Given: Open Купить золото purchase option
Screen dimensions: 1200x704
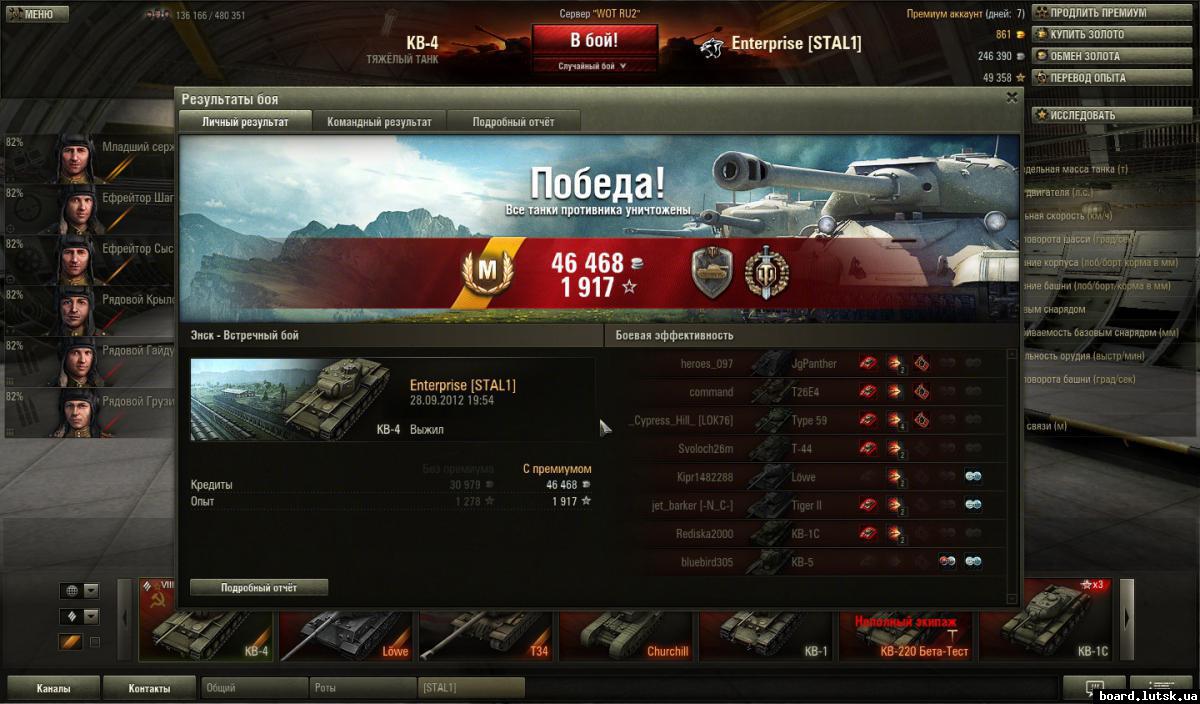Looking at the screenshot, I should click(1098, 35).
